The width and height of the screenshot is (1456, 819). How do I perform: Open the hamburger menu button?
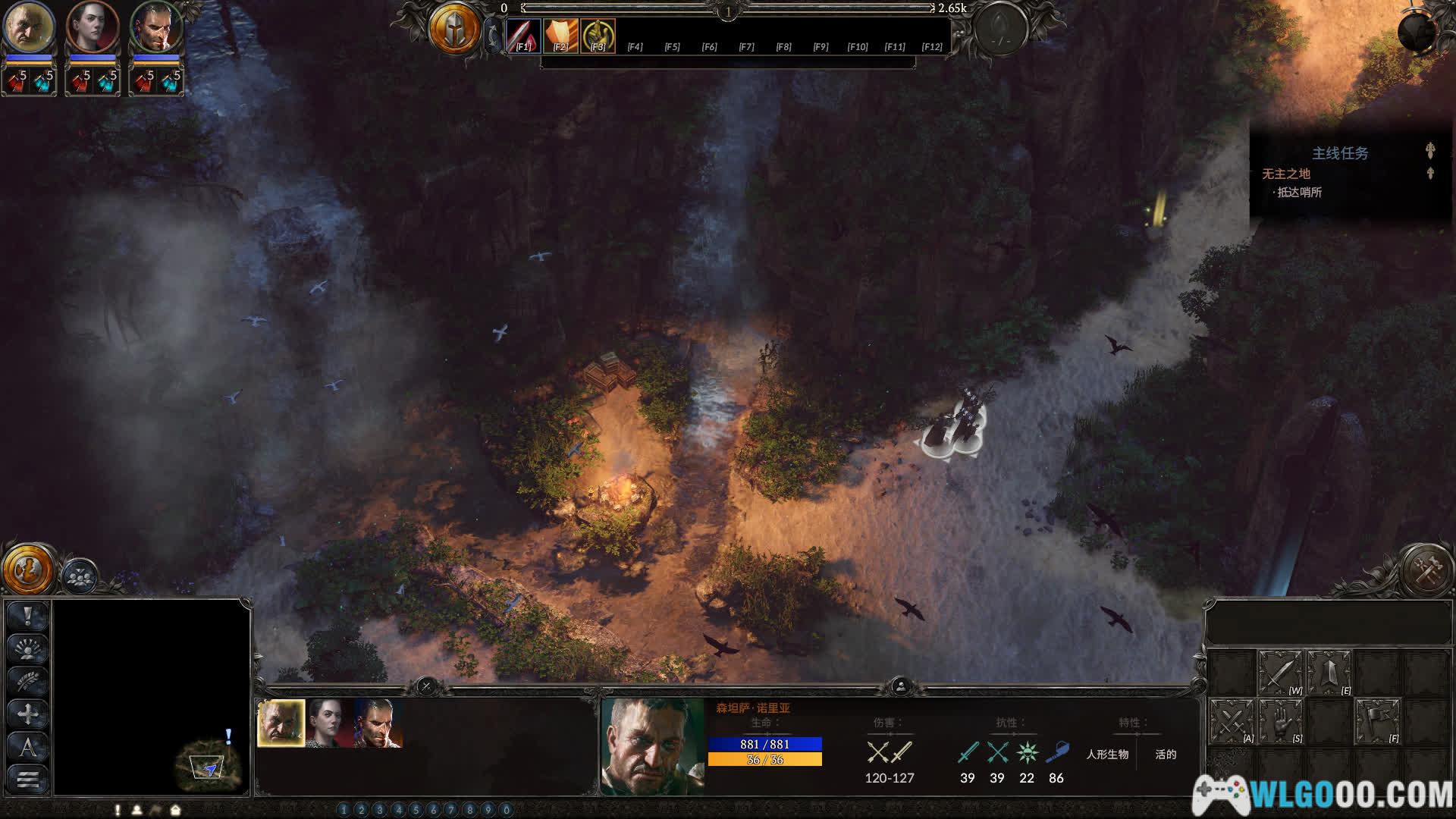click(x=28, y=779)
